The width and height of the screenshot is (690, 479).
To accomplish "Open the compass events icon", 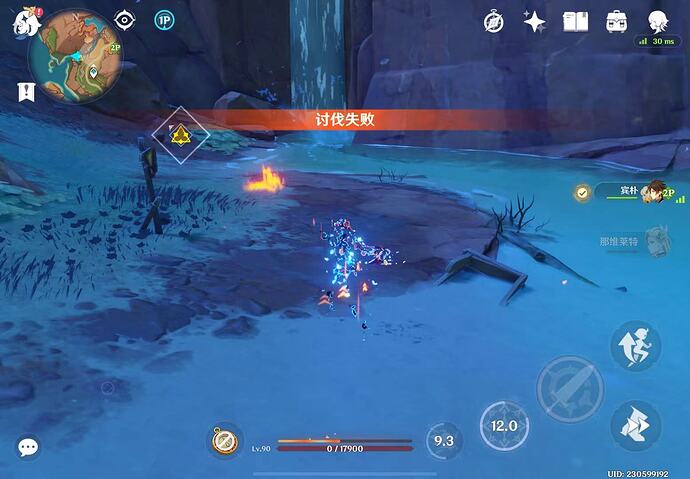I will click(x=494, y=21).
